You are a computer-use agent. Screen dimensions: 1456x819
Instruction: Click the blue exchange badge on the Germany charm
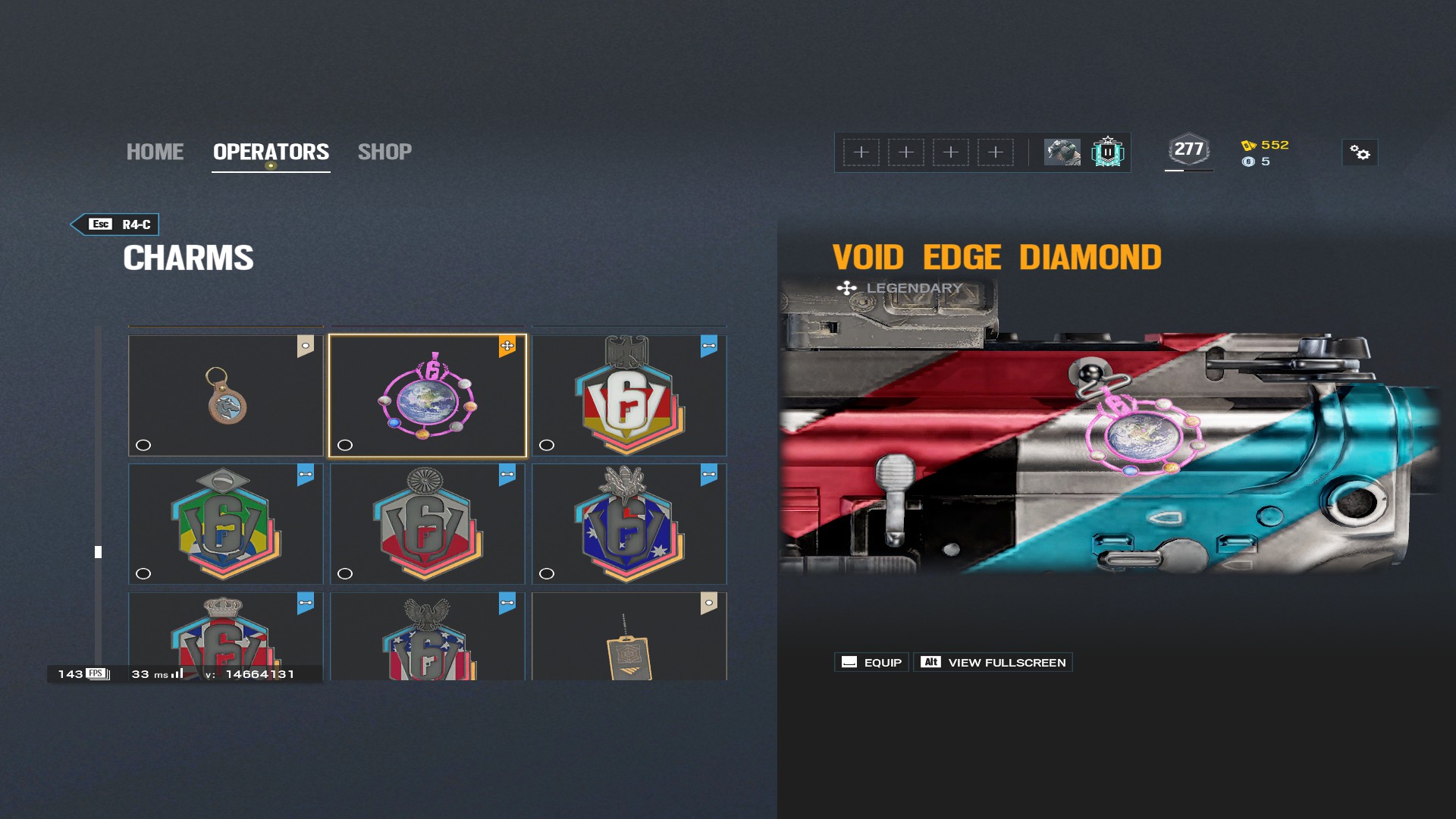(x=708, y=346)
